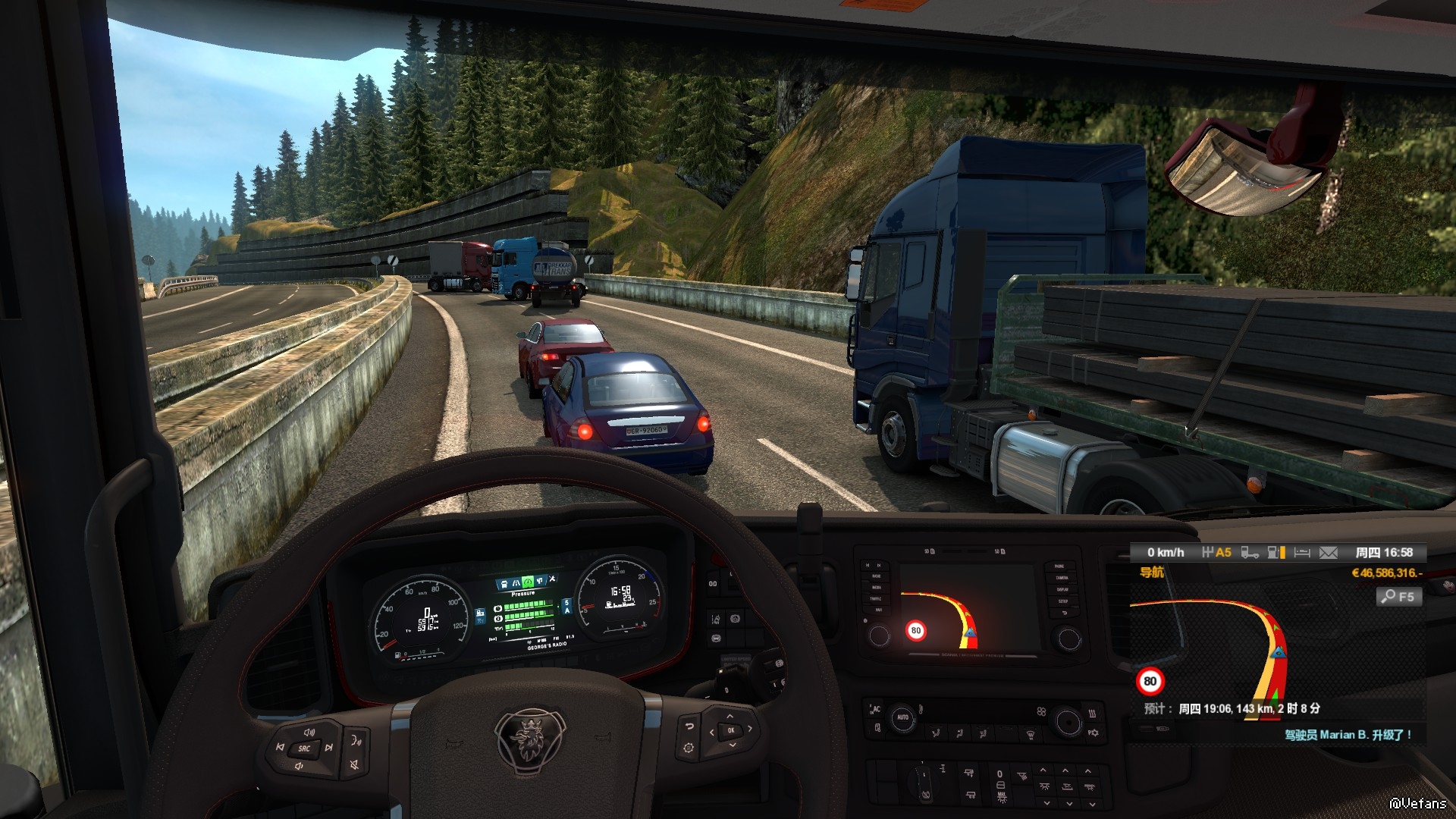Viewport: 1456px width, 819px height.
Task: Select the 导航 navigation label
Action: pos(1151,573)
